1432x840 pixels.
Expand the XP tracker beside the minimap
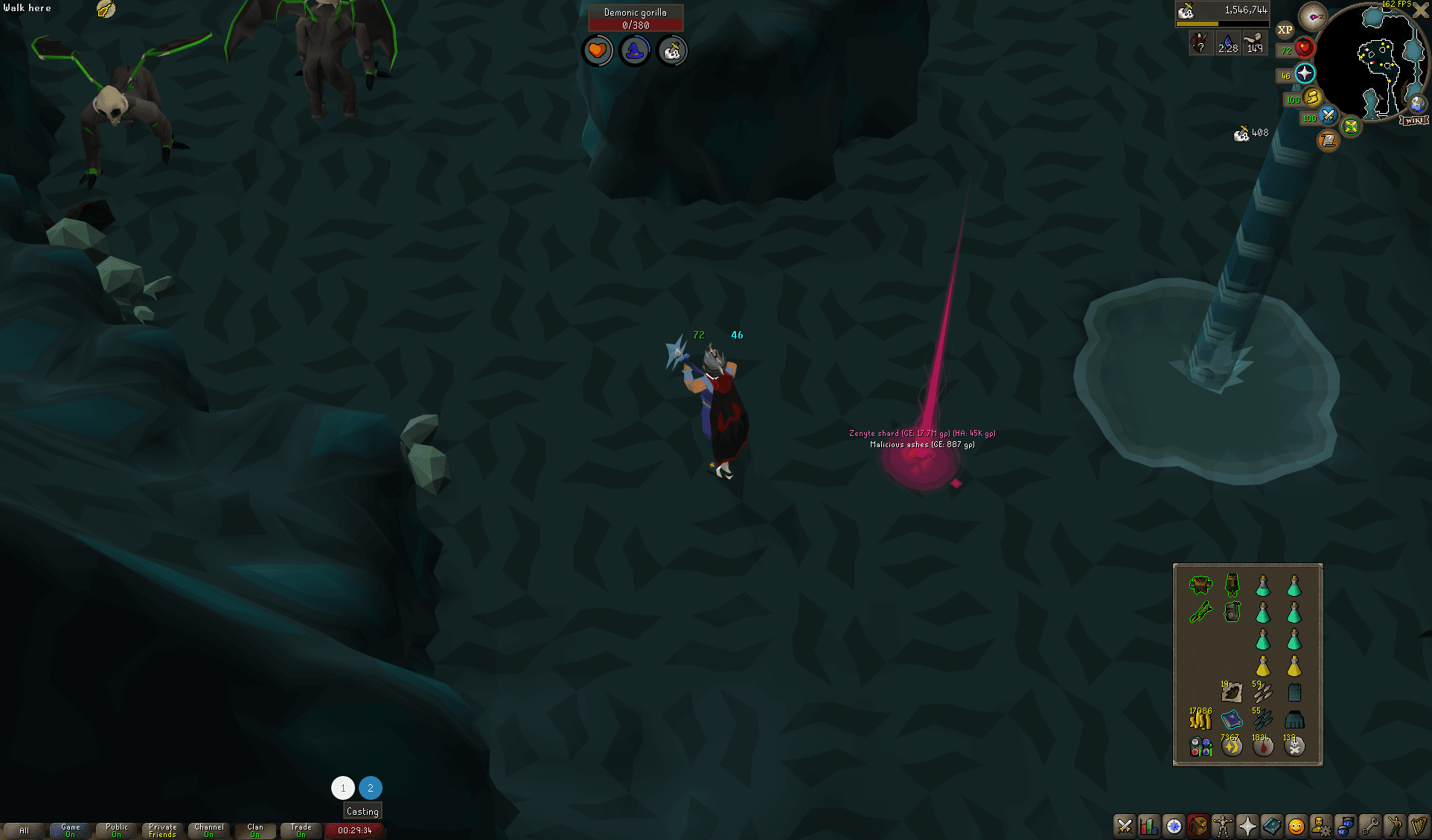click(x=1285, y=30)
